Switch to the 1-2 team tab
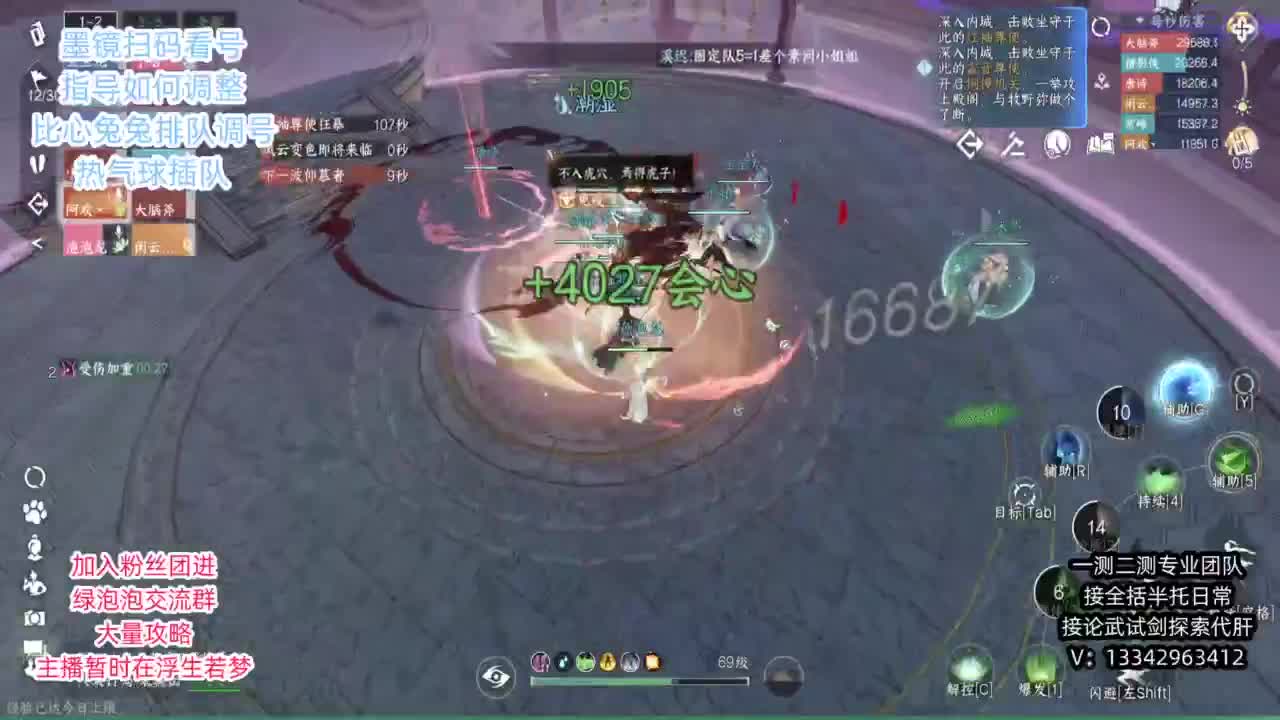The height and width of the screenshot is (720, 1280). 90,16
